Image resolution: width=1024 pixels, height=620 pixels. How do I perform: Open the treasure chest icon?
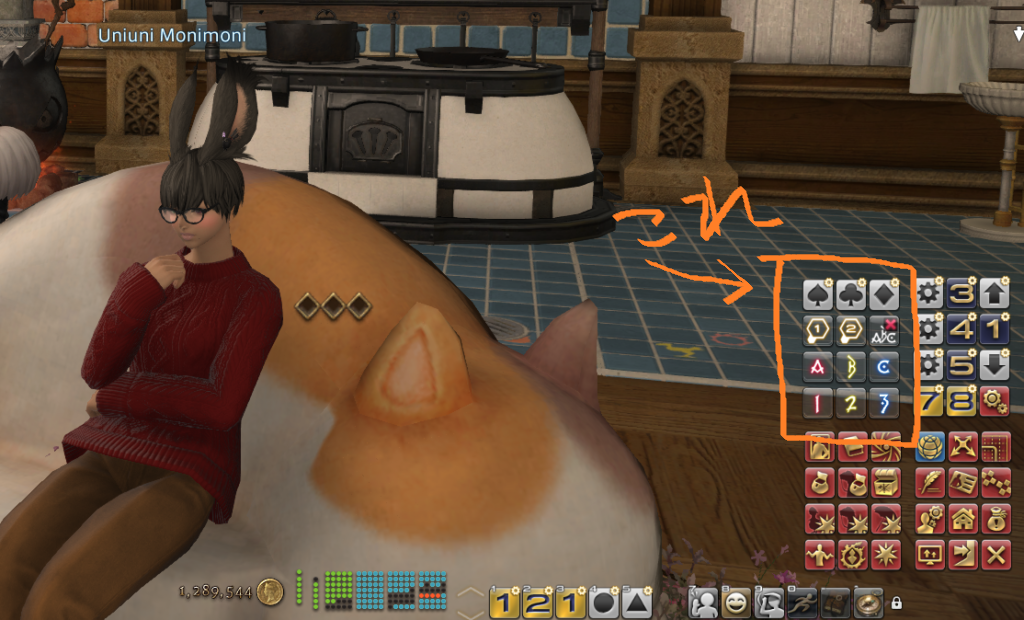click(x=884, y=485)
